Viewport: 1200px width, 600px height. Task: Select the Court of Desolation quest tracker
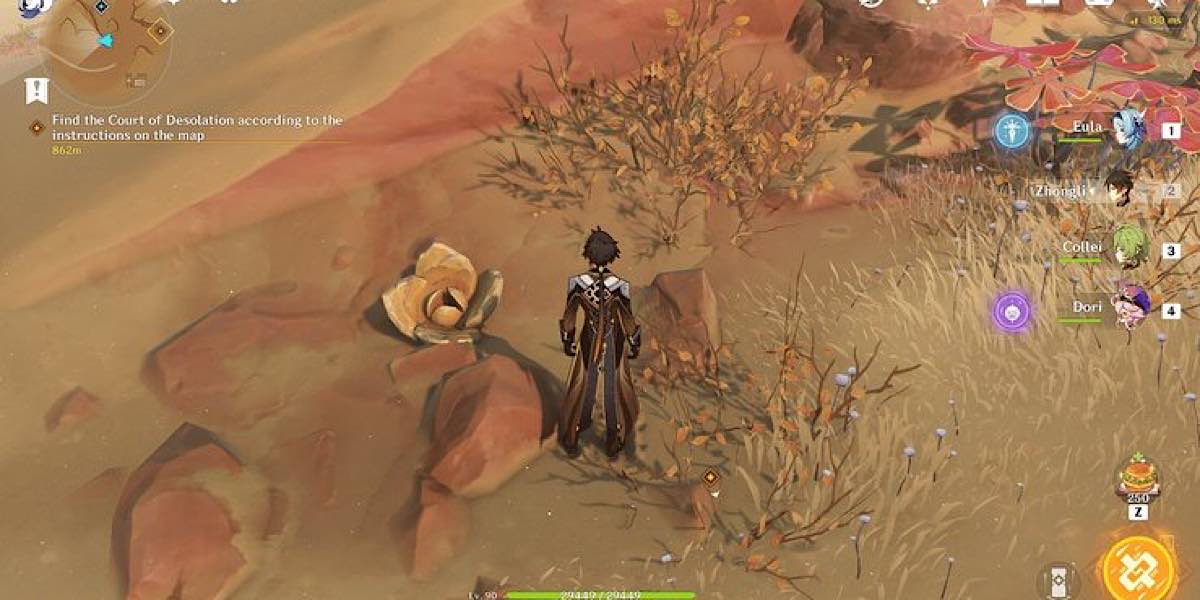(x=197, y=127)
